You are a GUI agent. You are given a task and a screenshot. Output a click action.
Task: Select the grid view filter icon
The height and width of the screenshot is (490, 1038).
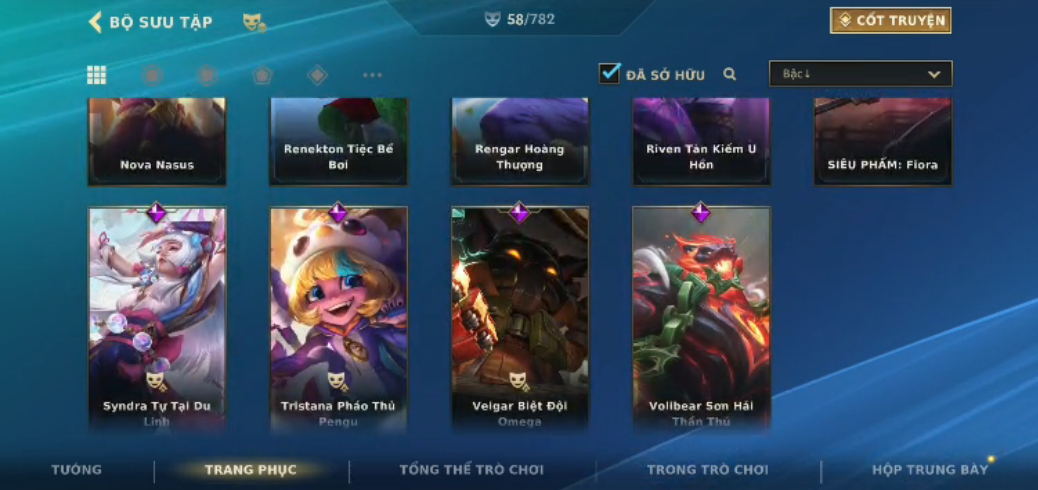[97, 75]
